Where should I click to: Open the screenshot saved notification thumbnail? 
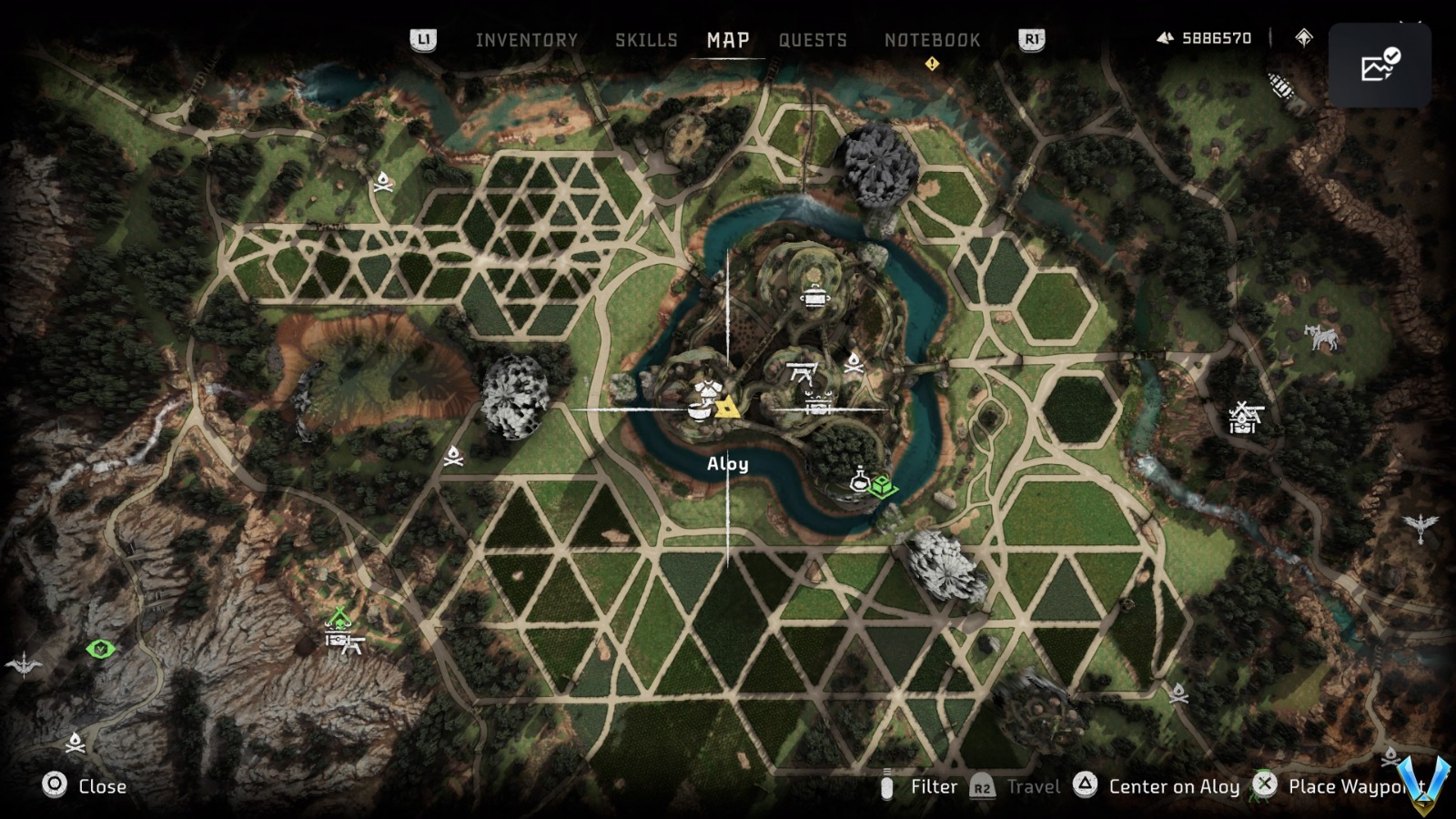click(1380, 64)
